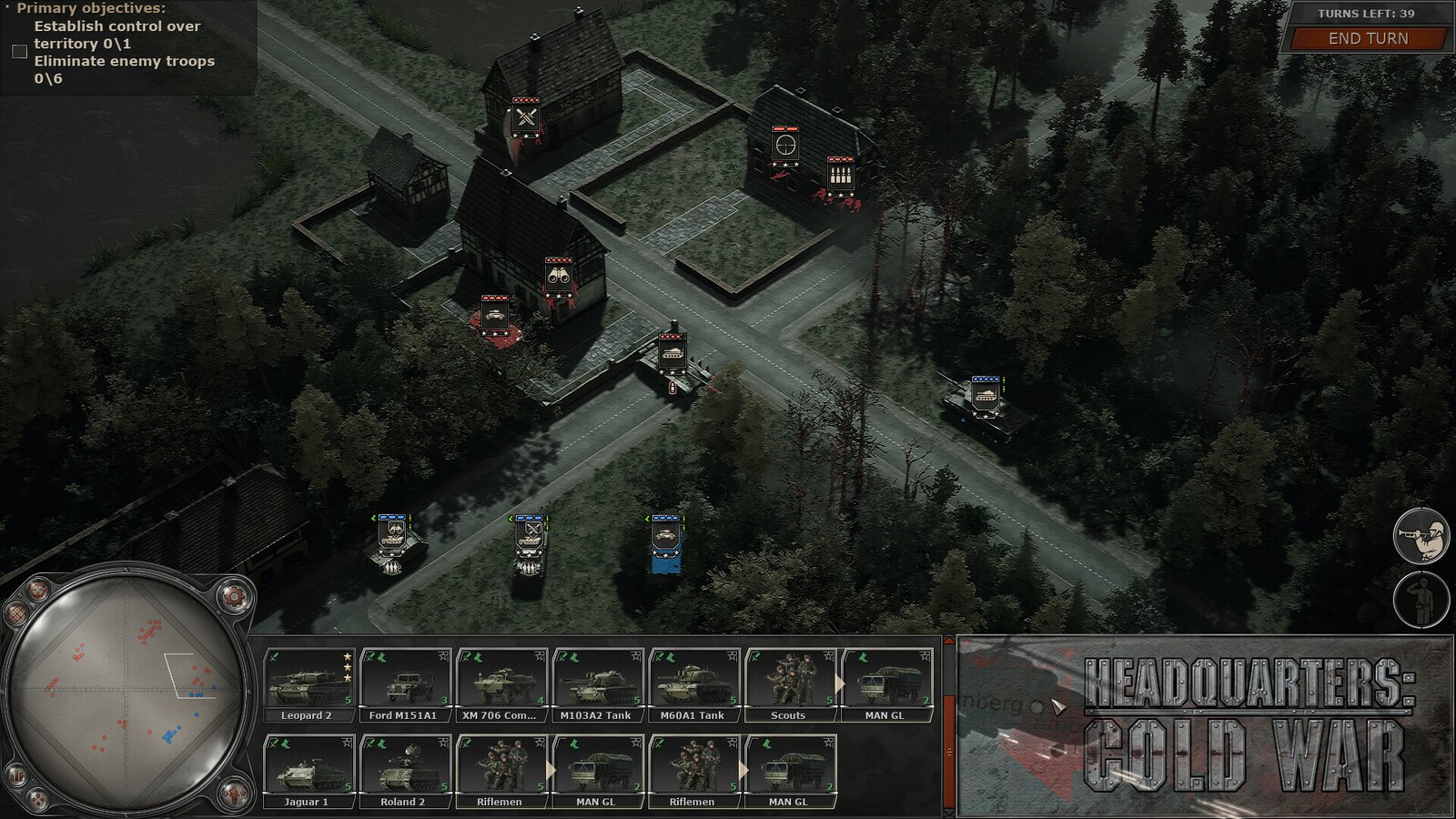Click the compass knob on the minimap's top-right corner

(x=232, y=596)
